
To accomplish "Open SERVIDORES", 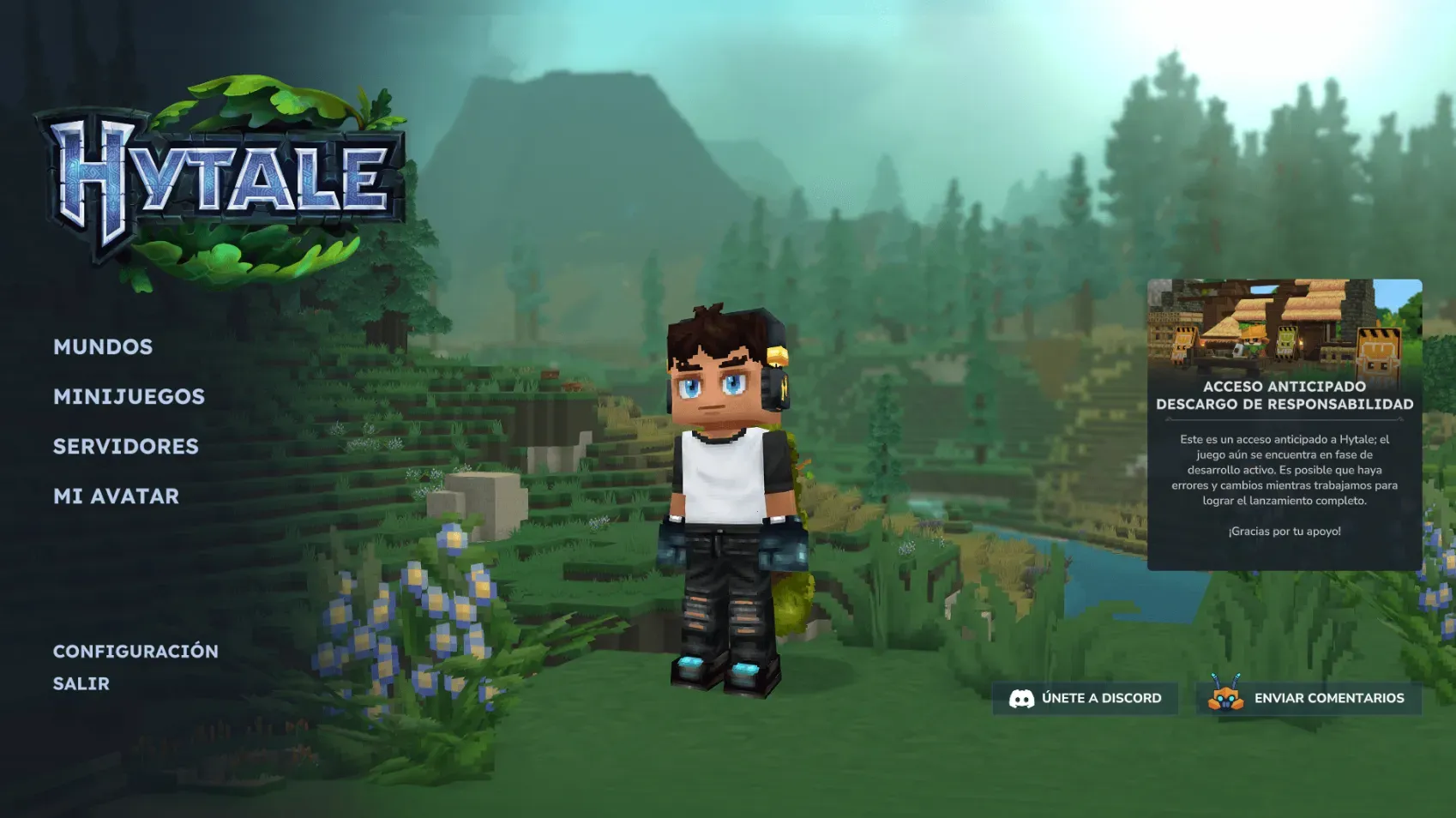I will pos(125,447).
